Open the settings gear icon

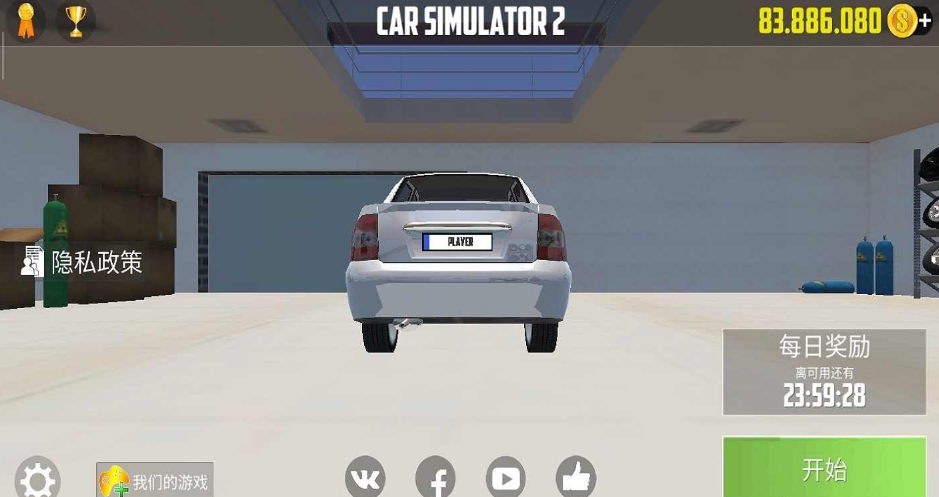38,480
